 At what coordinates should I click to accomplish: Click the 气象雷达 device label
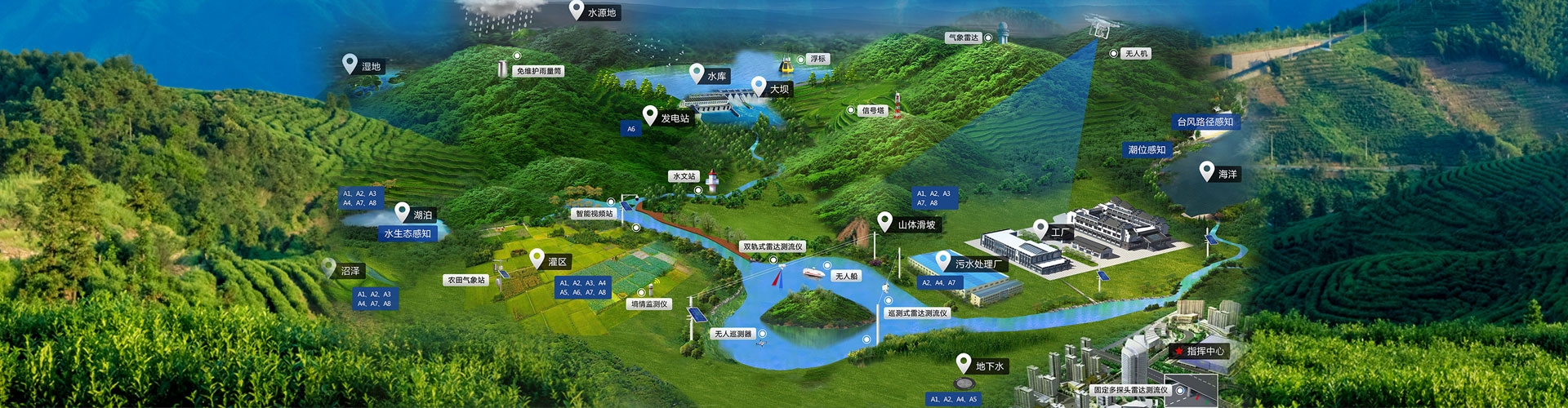pyautogui.click(x=964, y=38)
